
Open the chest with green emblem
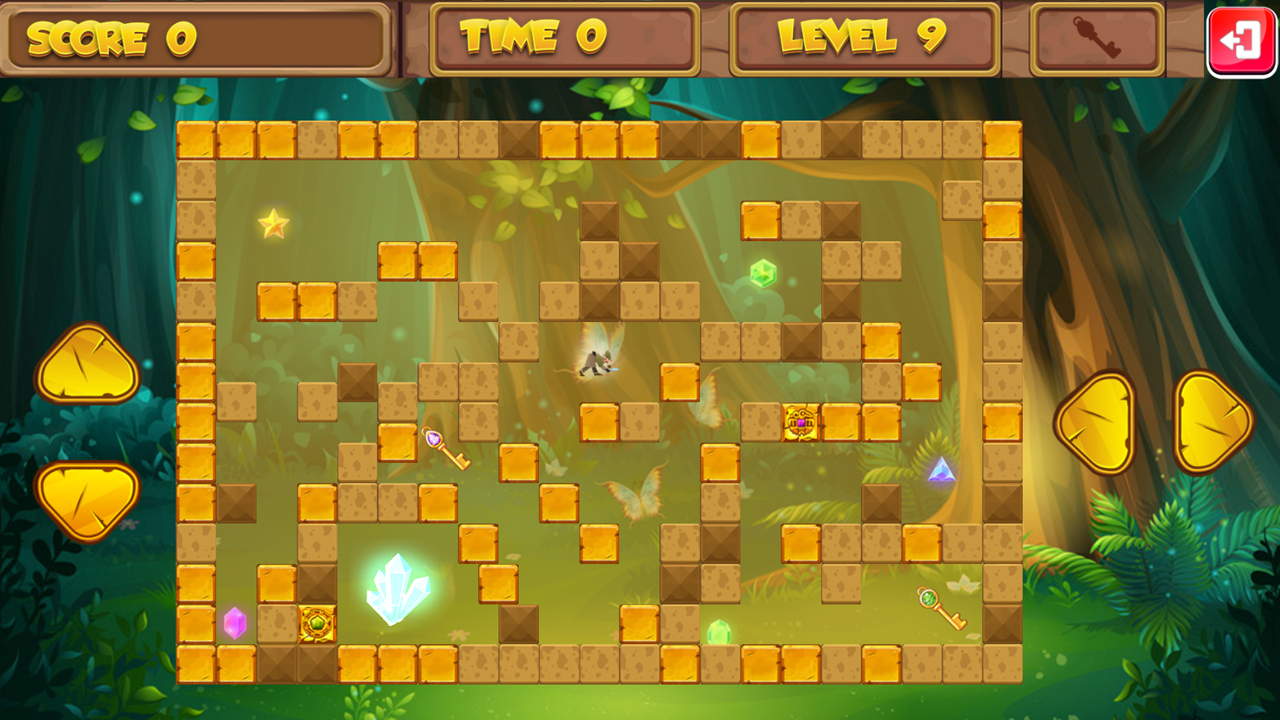pos(315,622)
